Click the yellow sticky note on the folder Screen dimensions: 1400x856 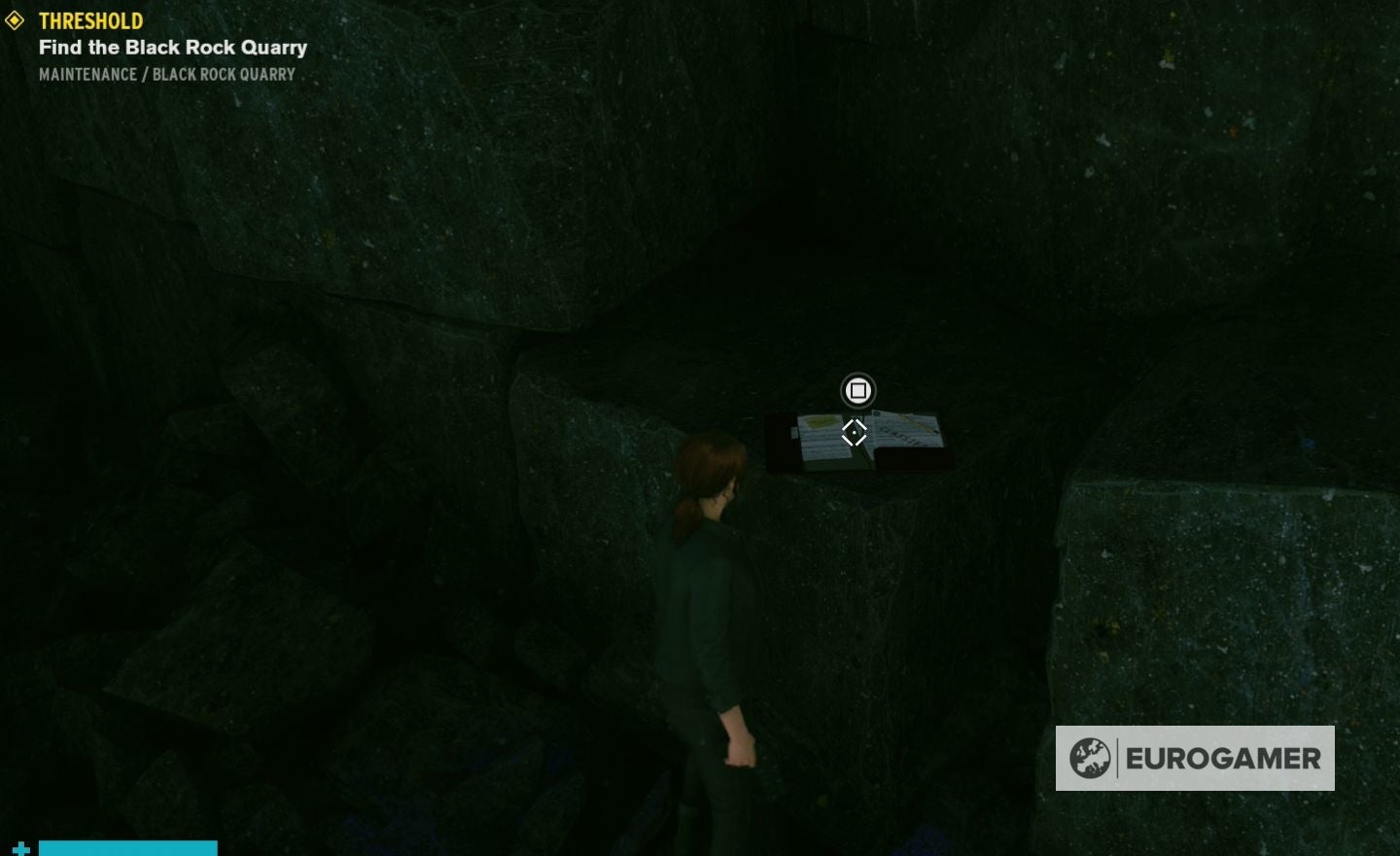pyautogui.click(x=821, y=423)
